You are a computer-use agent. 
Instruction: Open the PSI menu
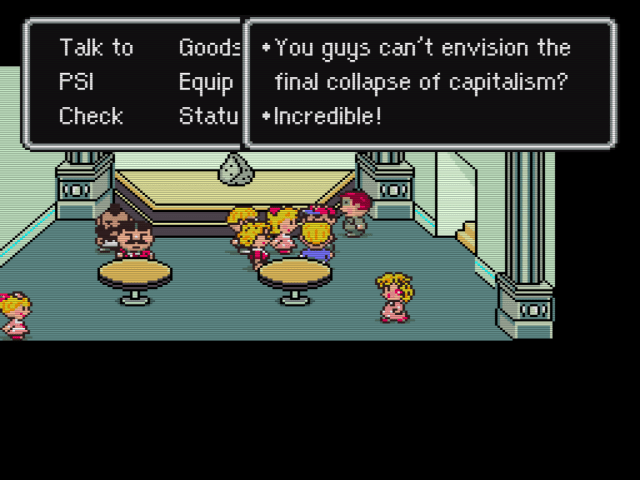pos(76,82)
